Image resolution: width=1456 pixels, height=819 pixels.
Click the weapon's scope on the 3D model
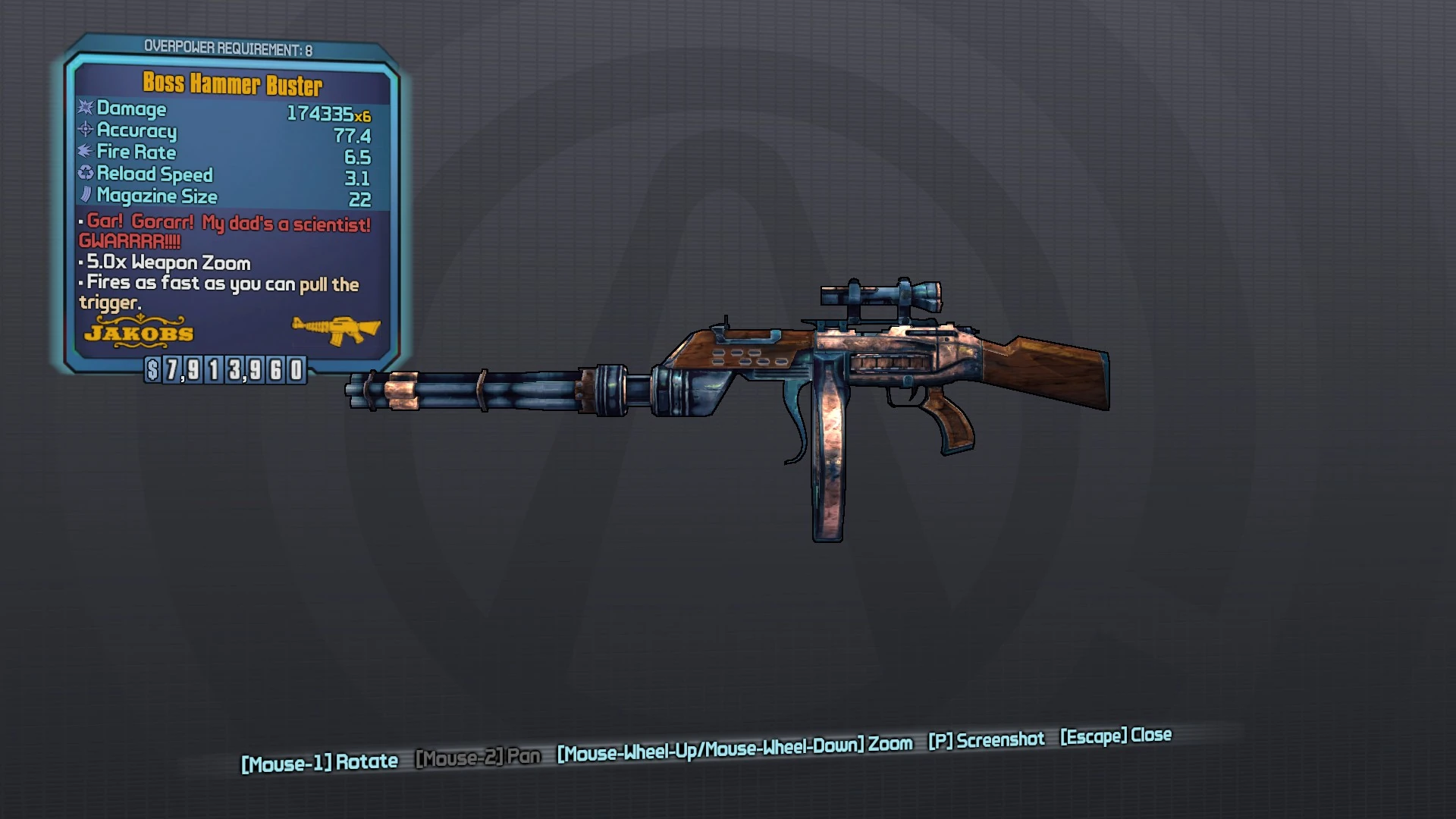tap(880, 294)
